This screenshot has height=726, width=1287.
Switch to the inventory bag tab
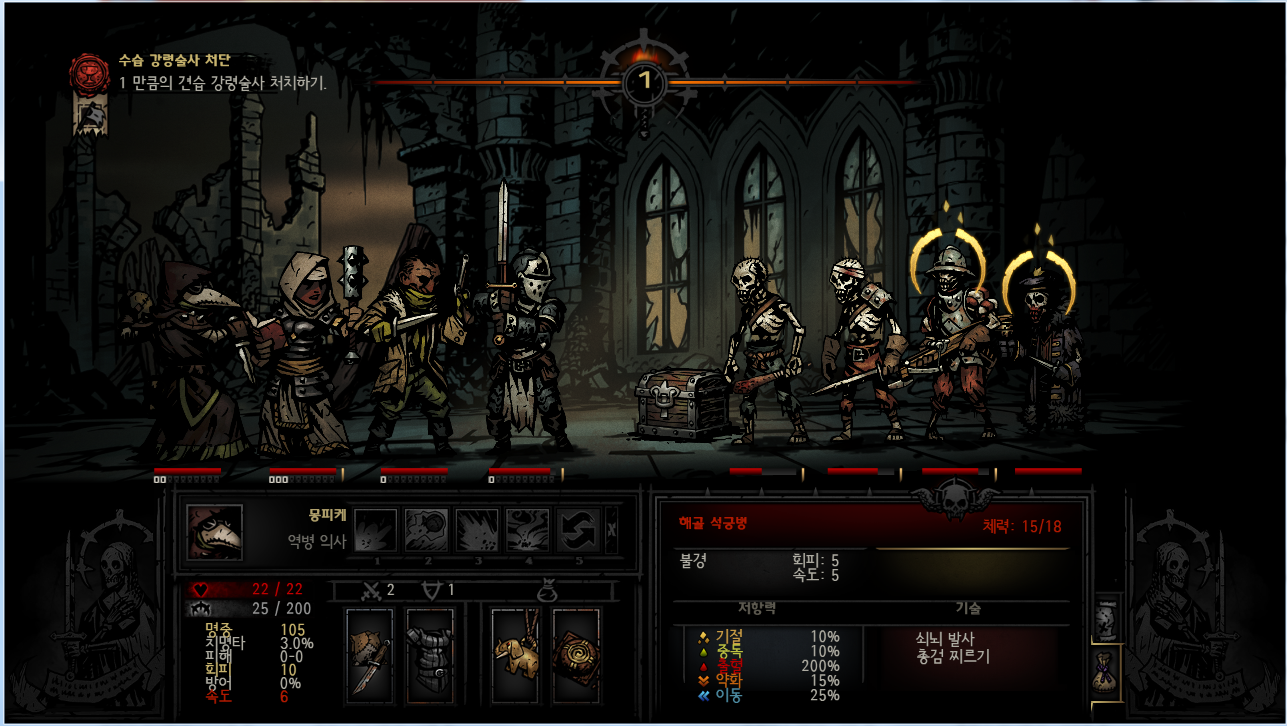[x=1107, y=670]
